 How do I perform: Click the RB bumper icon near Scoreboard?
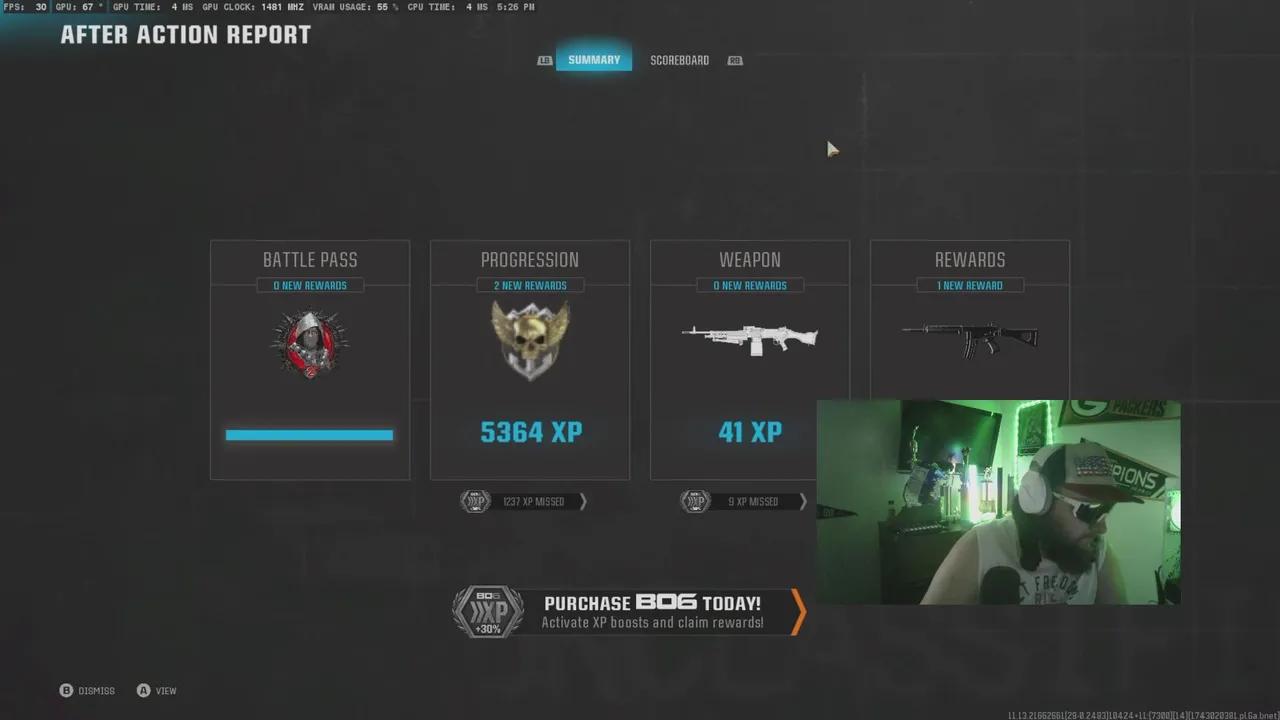(735, 60)
